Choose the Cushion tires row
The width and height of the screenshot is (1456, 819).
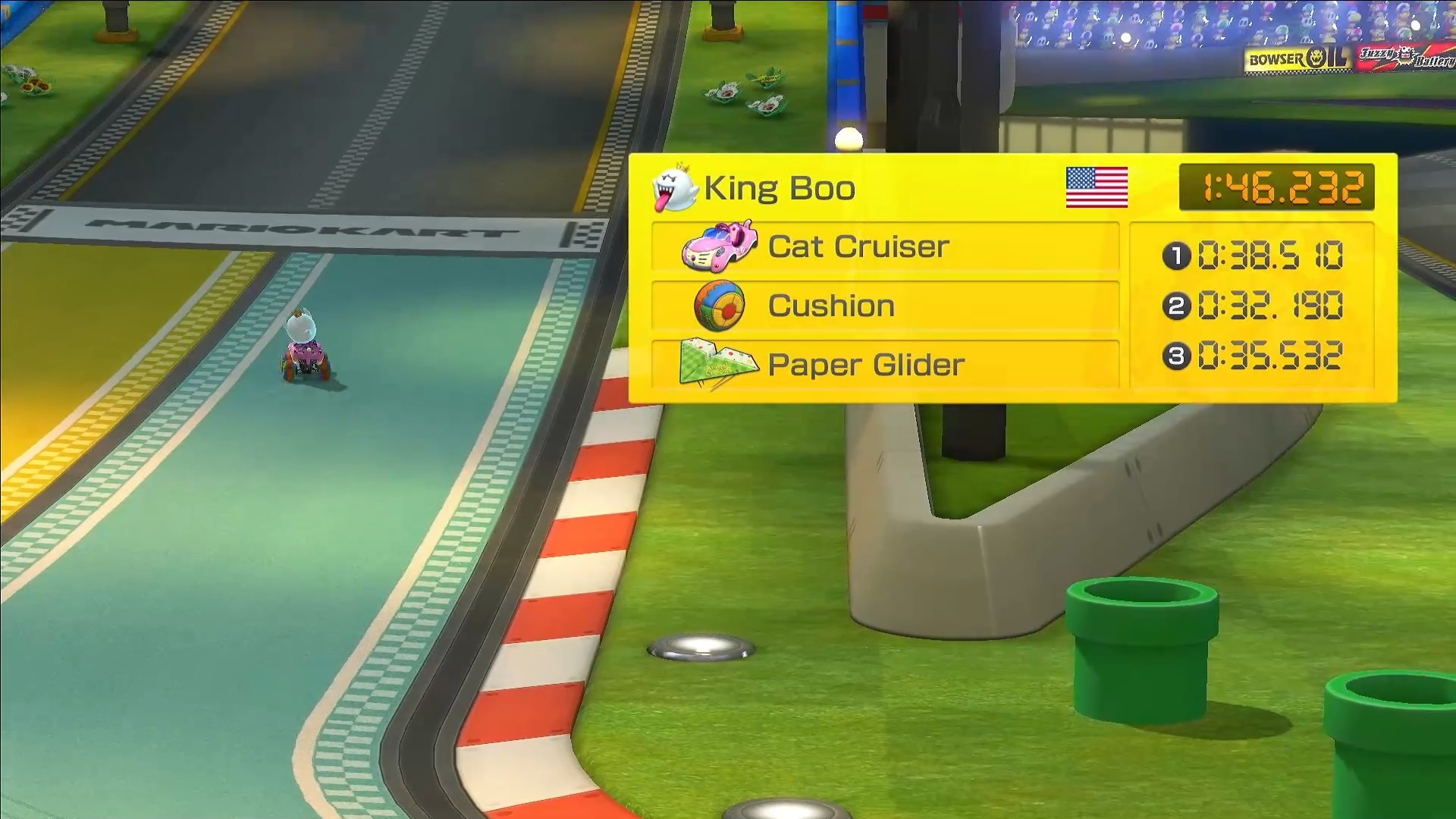pos(884,306)
